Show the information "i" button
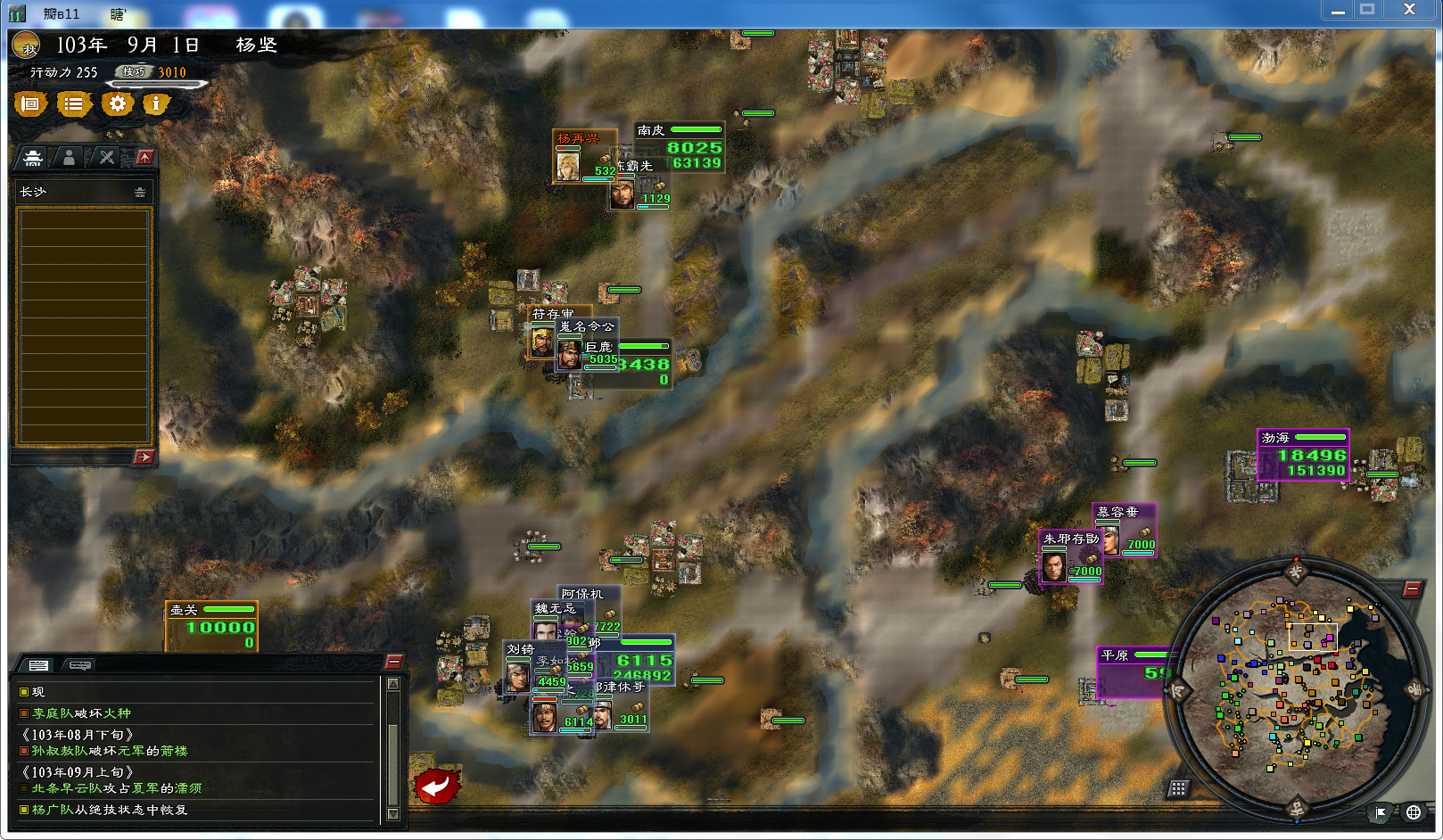 point(156,104)
